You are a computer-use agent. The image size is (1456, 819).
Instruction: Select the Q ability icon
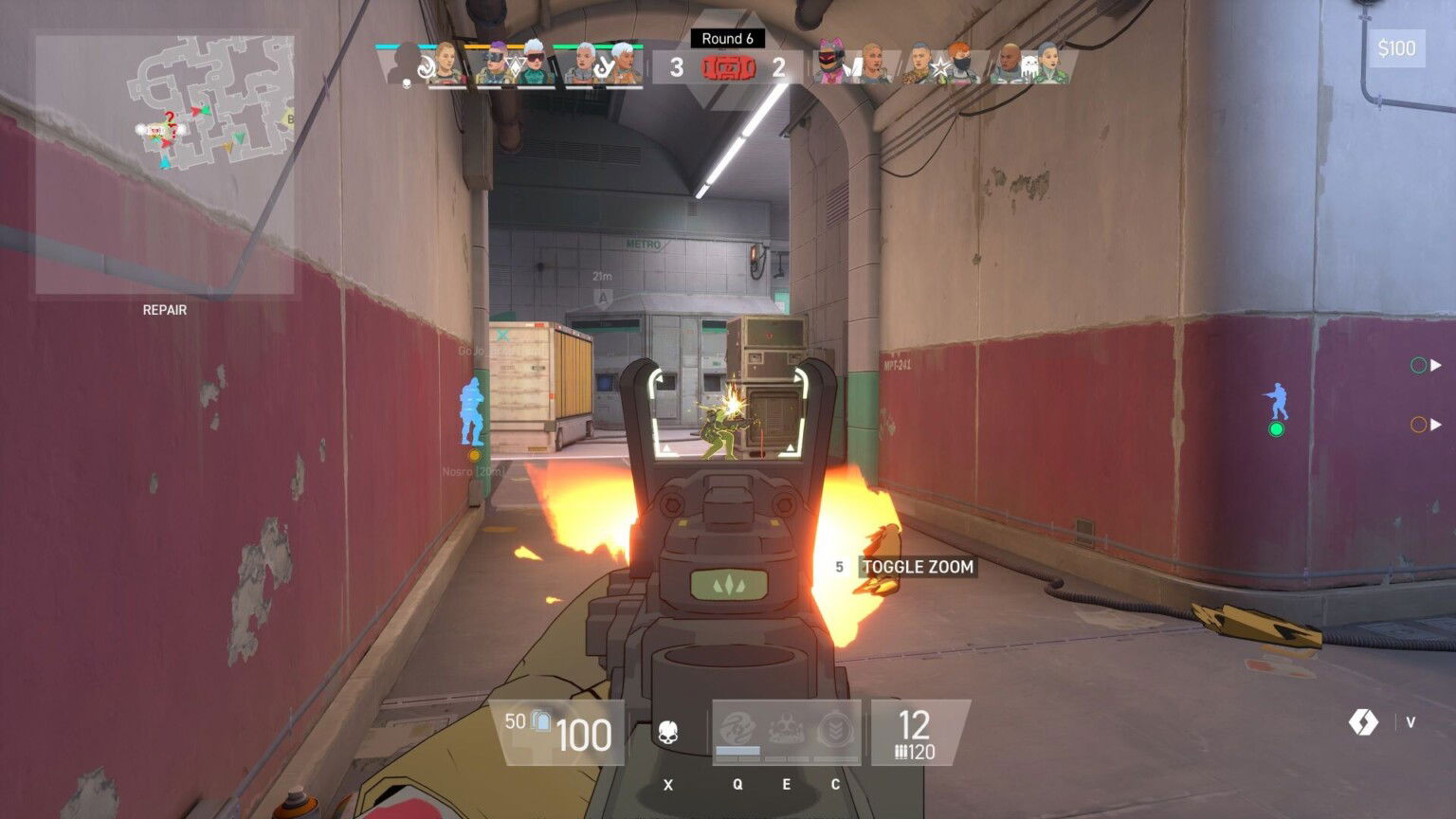click(737, 728)
